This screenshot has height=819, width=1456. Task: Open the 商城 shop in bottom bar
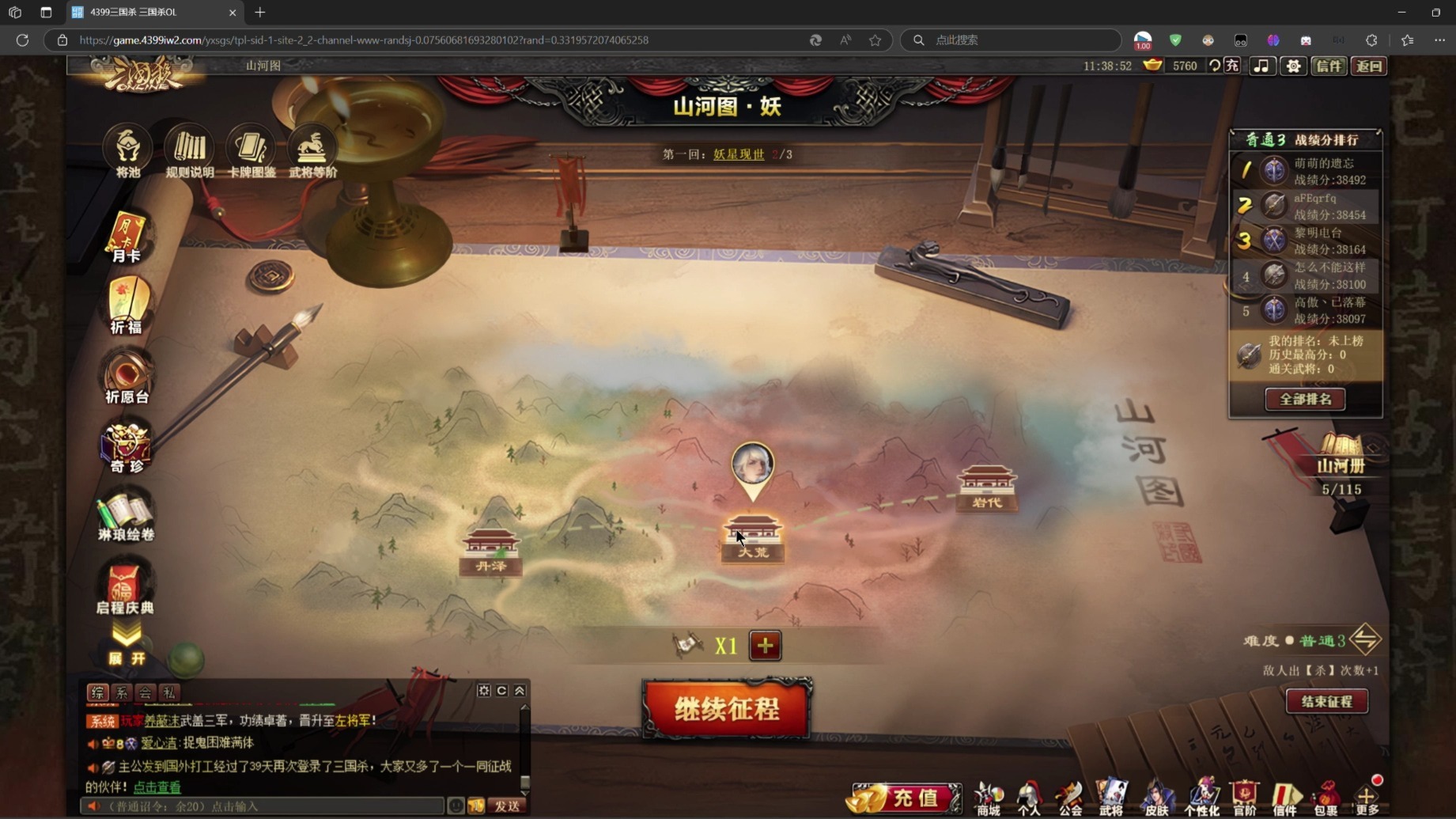[988, 798]
